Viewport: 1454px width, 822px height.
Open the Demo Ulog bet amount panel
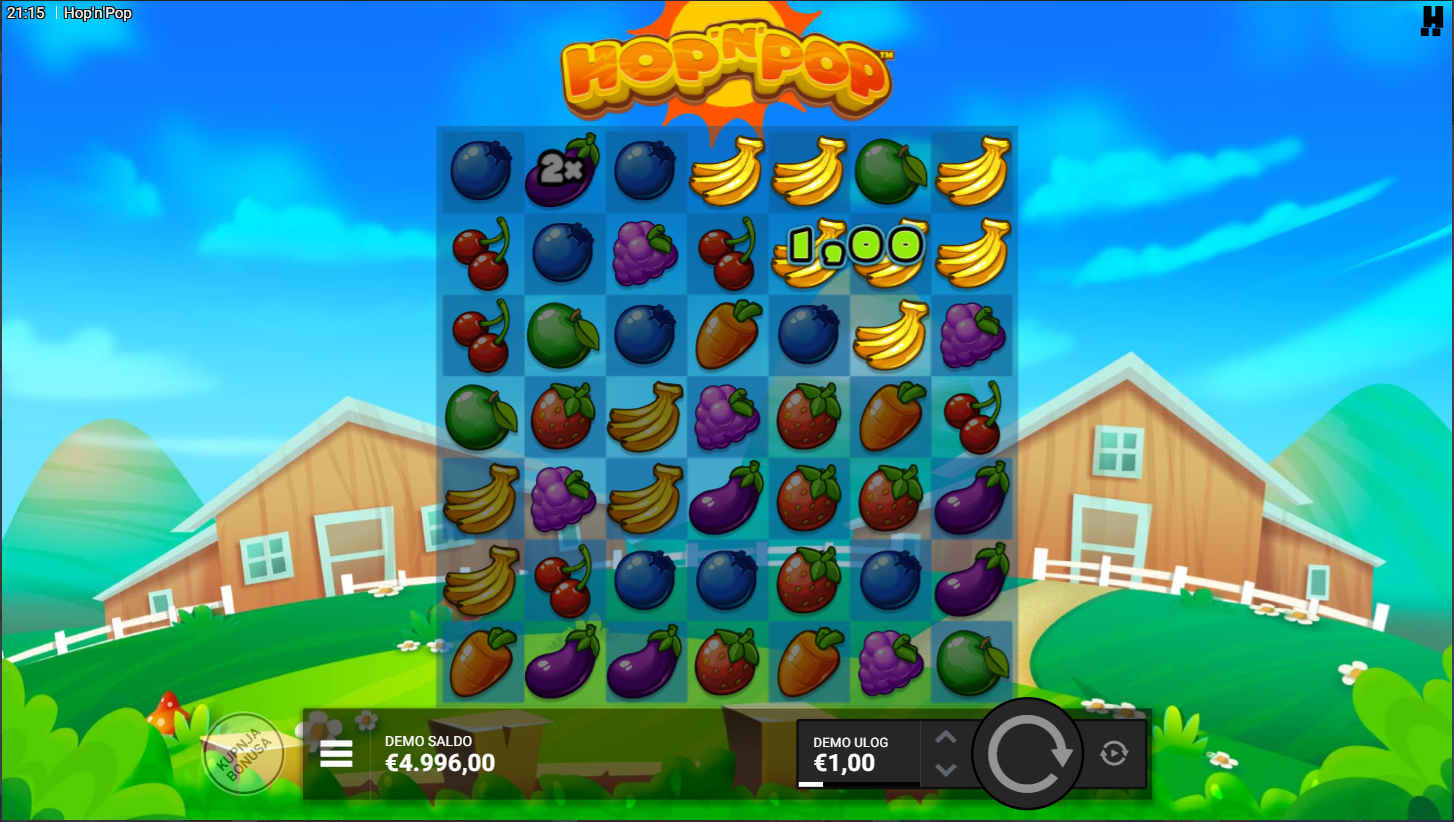(858, 754)
